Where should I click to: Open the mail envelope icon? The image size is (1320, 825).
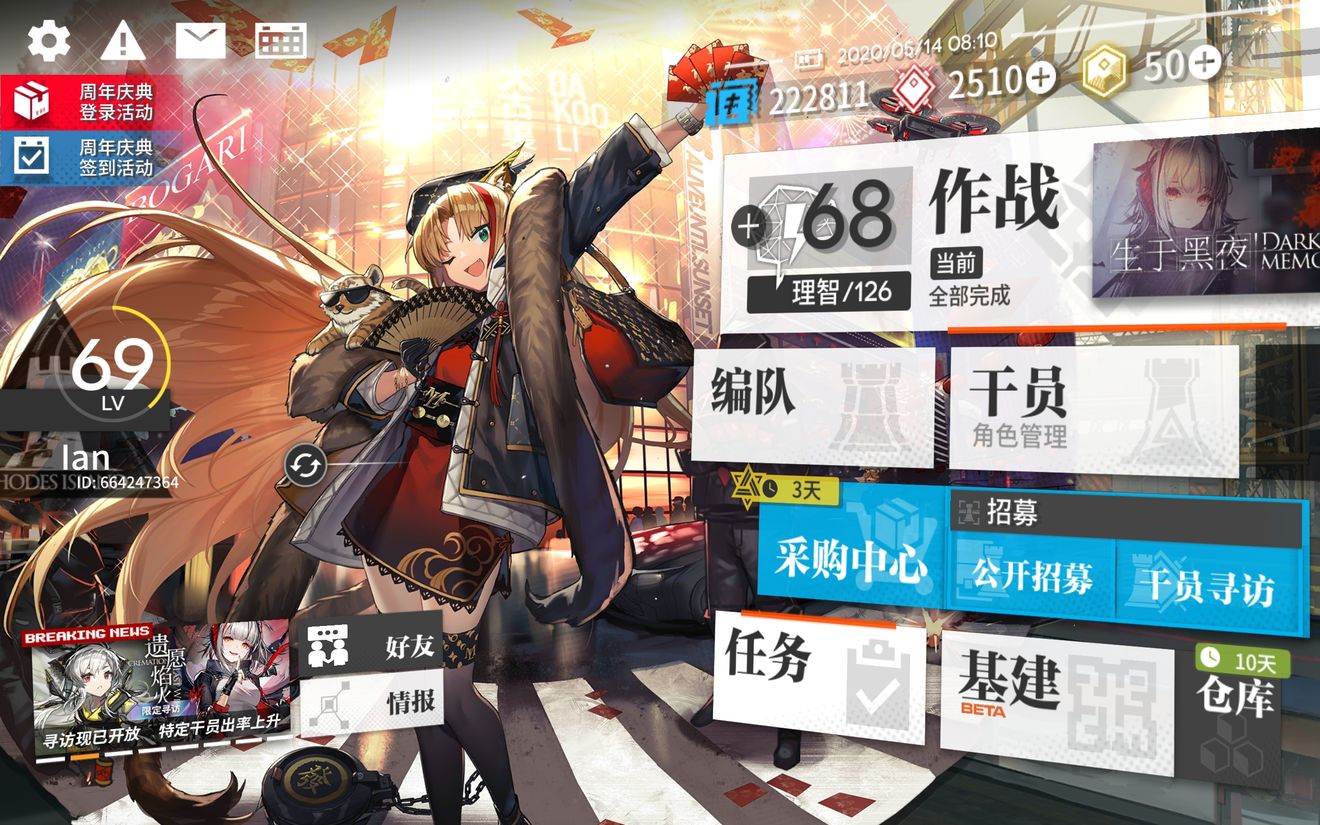(201, 40)
